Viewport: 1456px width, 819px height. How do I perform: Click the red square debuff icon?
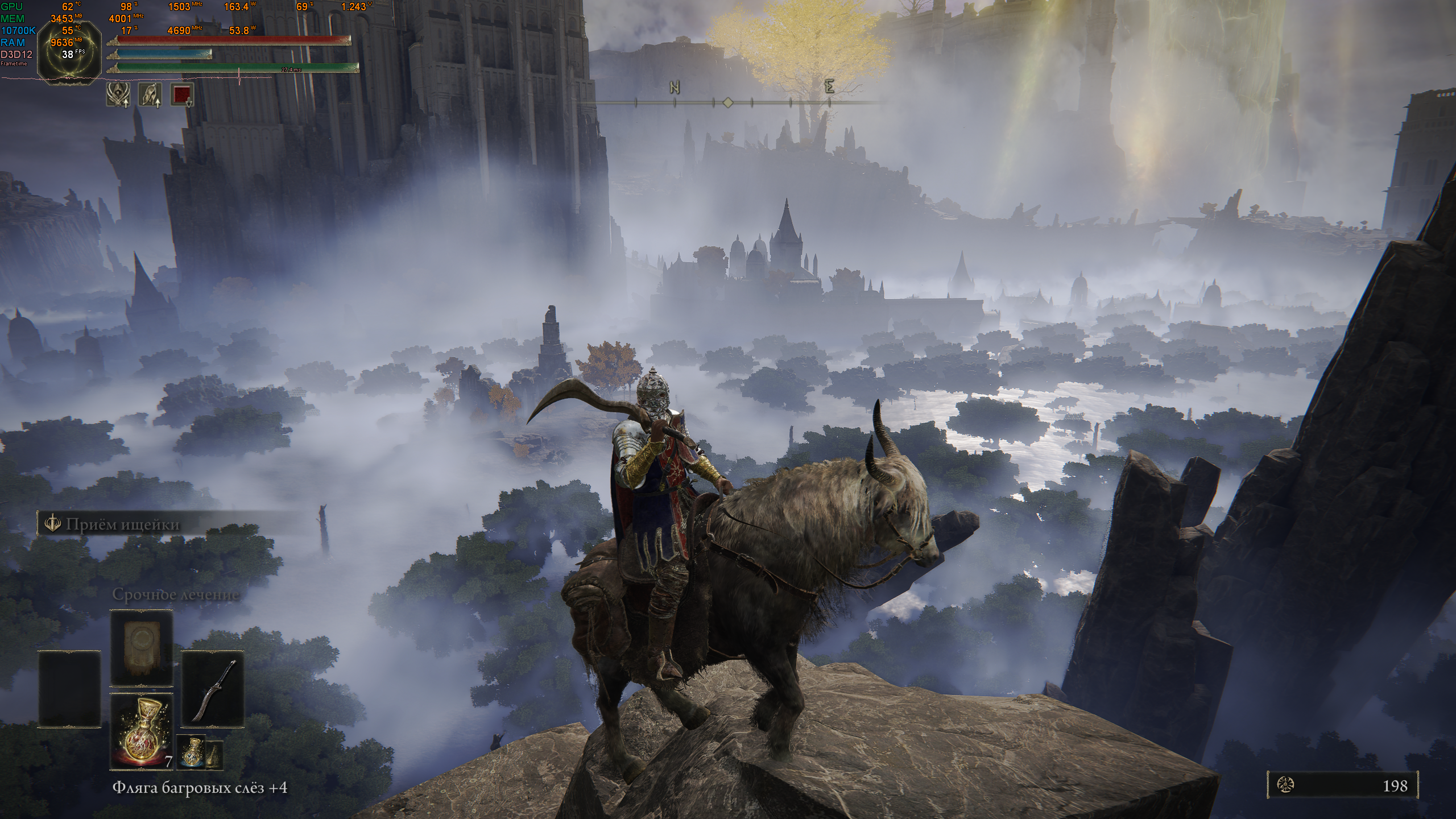182,94
